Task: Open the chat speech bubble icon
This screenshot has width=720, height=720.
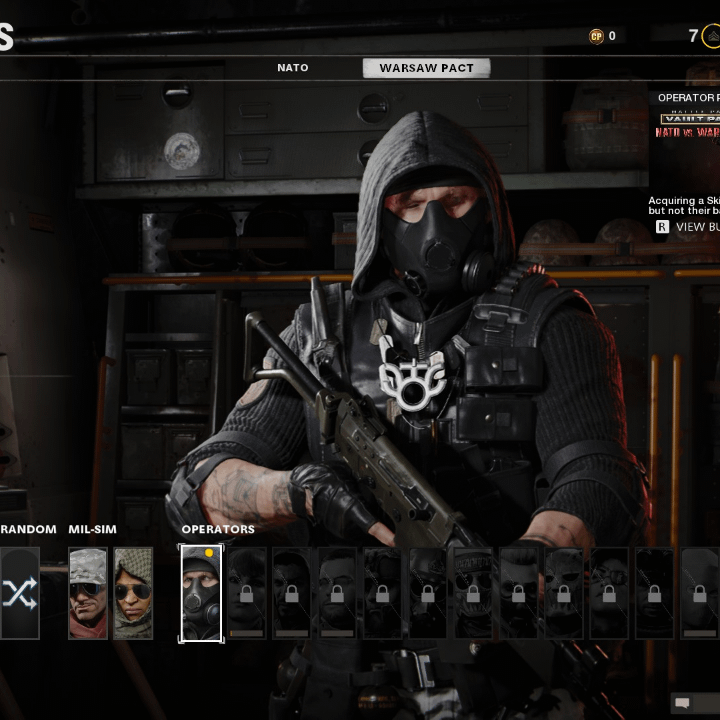Action: click(x=683, y=703)
